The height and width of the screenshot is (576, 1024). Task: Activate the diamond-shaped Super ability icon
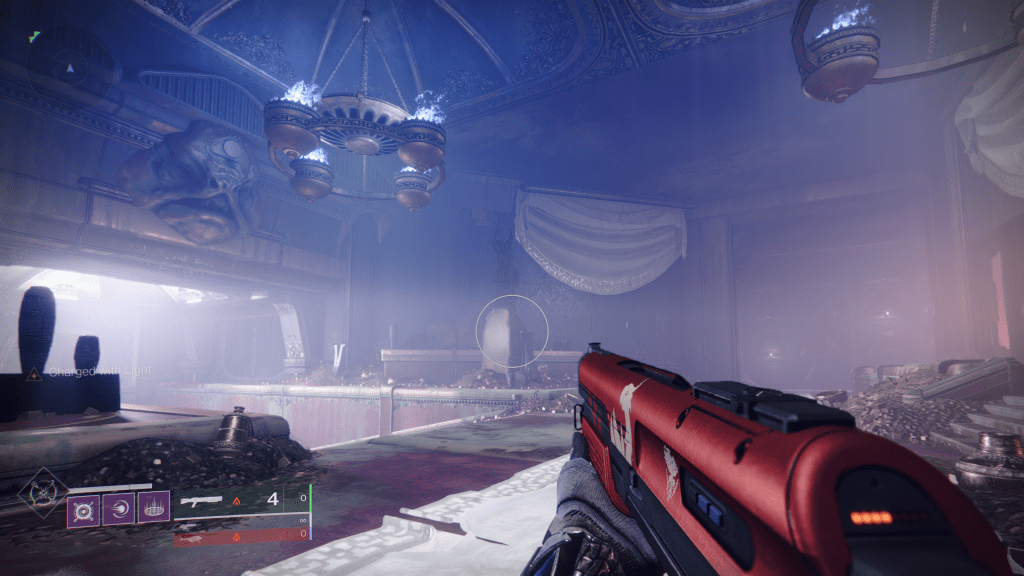(x=43, y=494)
